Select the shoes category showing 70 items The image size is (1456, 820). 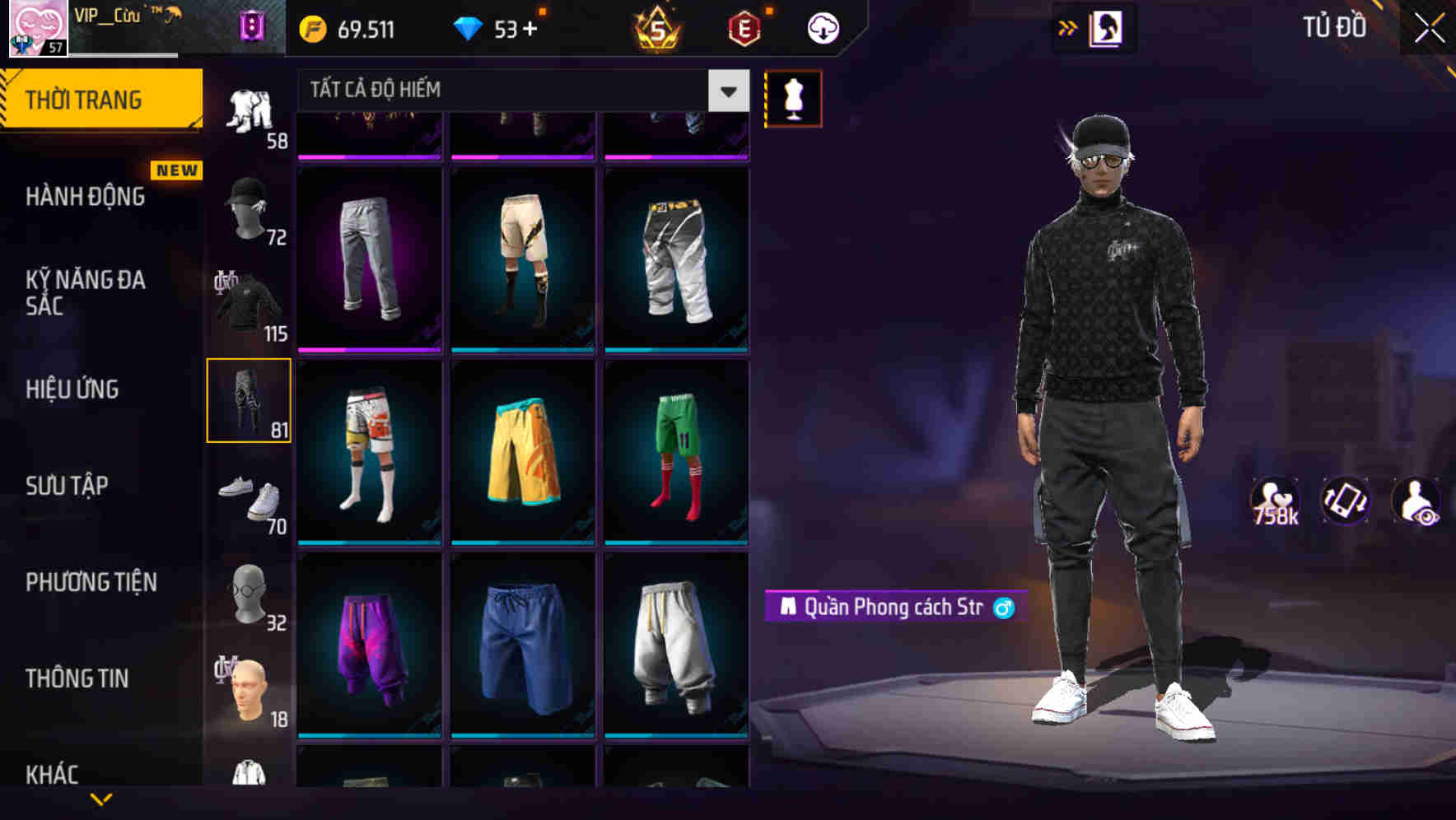[x=250, y=498]
